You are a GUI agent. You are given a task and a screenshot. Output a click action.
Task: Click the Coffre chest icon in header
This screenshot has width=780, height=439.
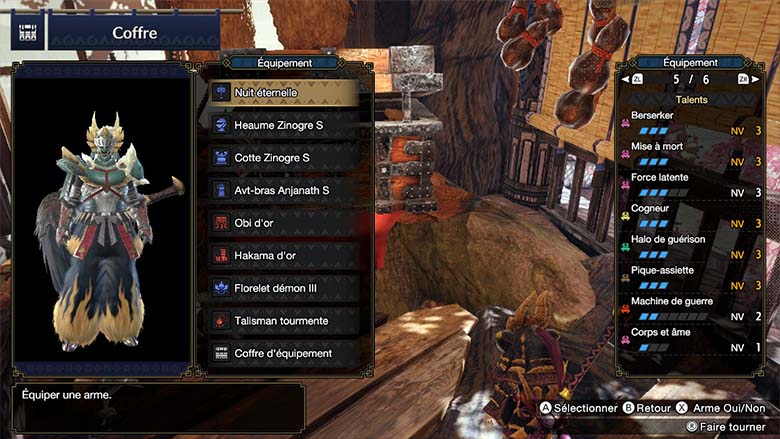click(28, 32)
